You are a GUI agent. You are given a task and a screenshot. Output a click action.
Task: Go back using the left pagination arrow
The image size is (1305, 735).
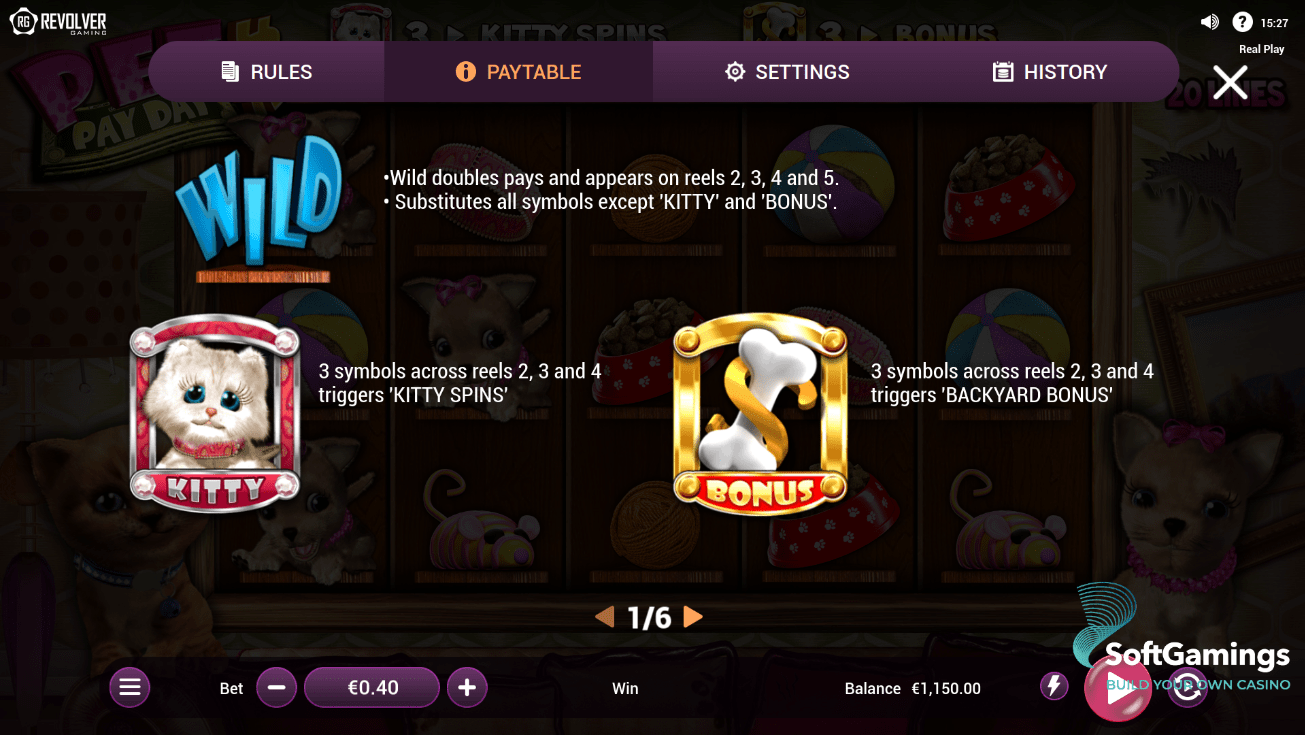(x=604, y=618)
